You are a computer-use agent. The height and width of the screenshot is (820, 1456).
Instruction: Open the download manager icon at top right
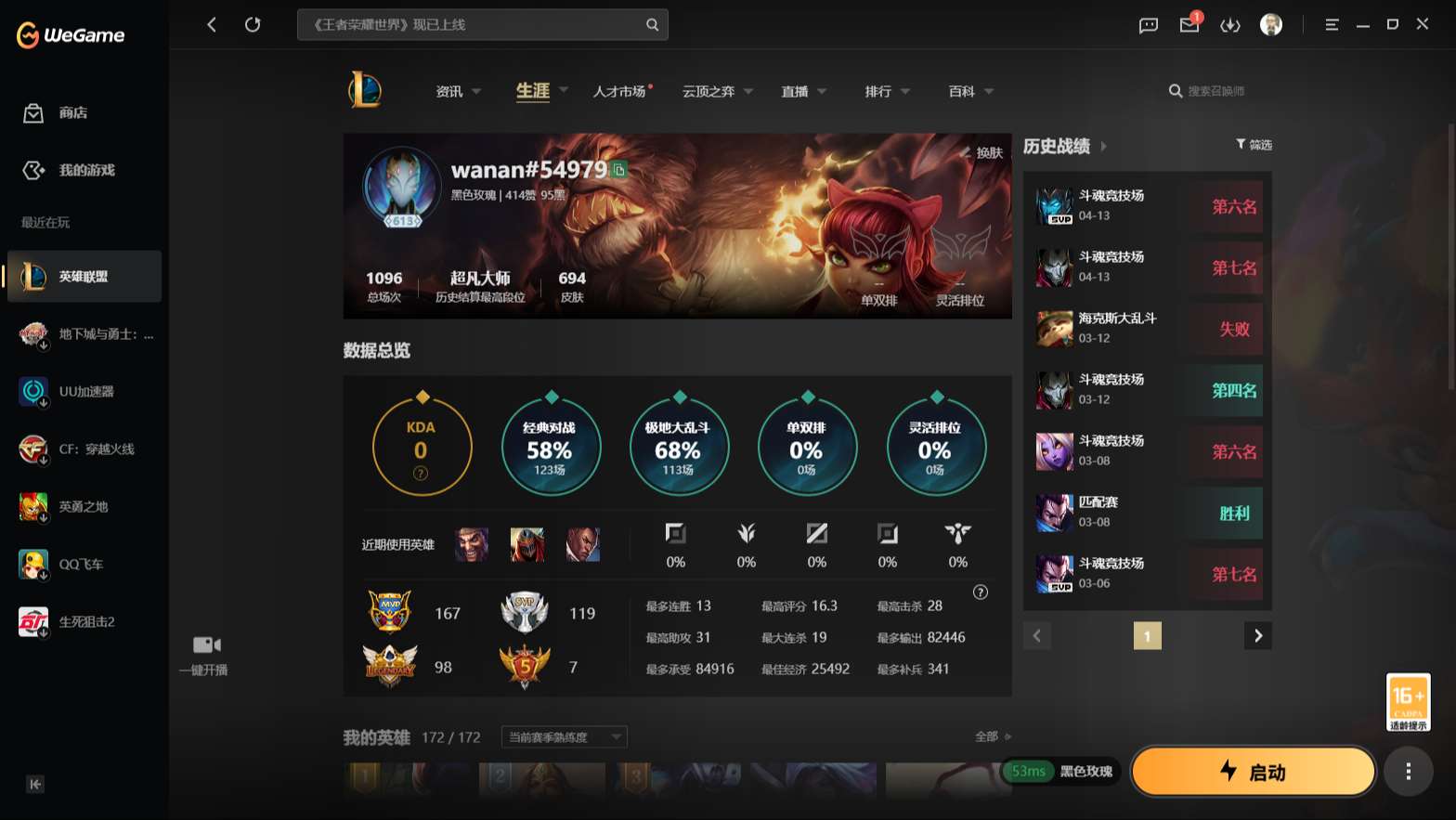pos(1230,25)
